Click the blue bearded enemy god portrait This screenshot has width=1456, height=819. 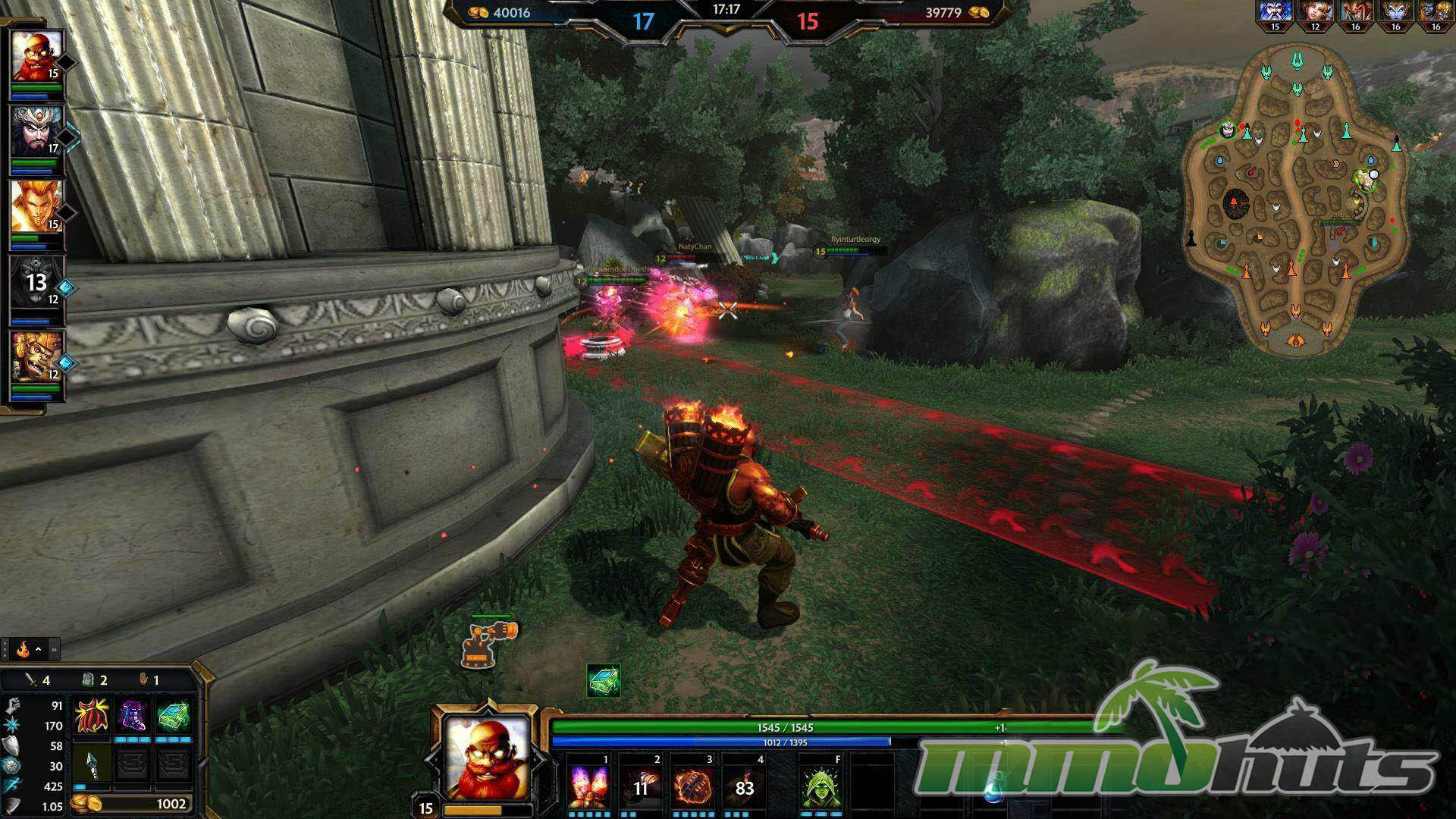(x=1275, y=12)
